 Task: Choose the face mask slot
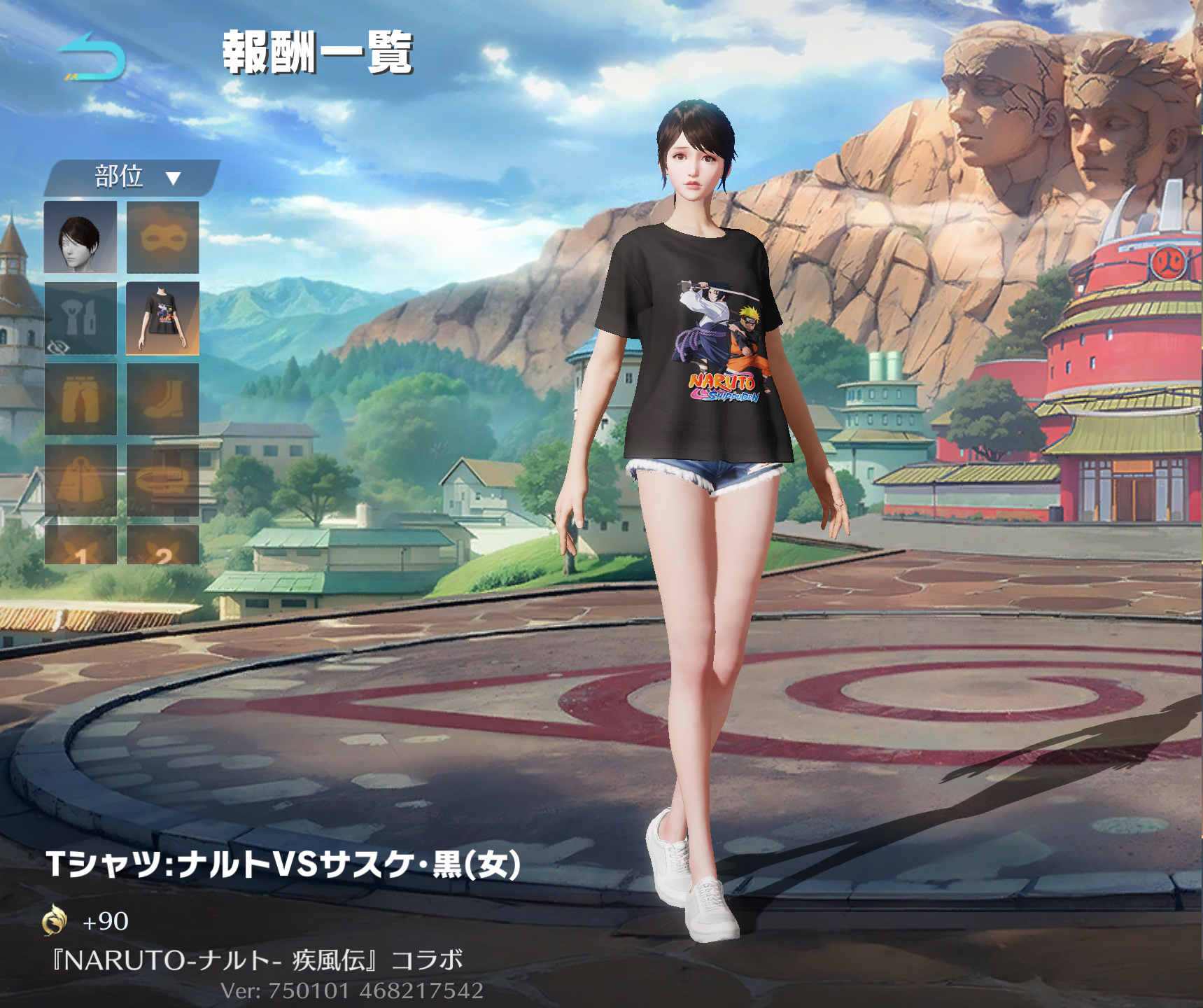click(162, 237)
